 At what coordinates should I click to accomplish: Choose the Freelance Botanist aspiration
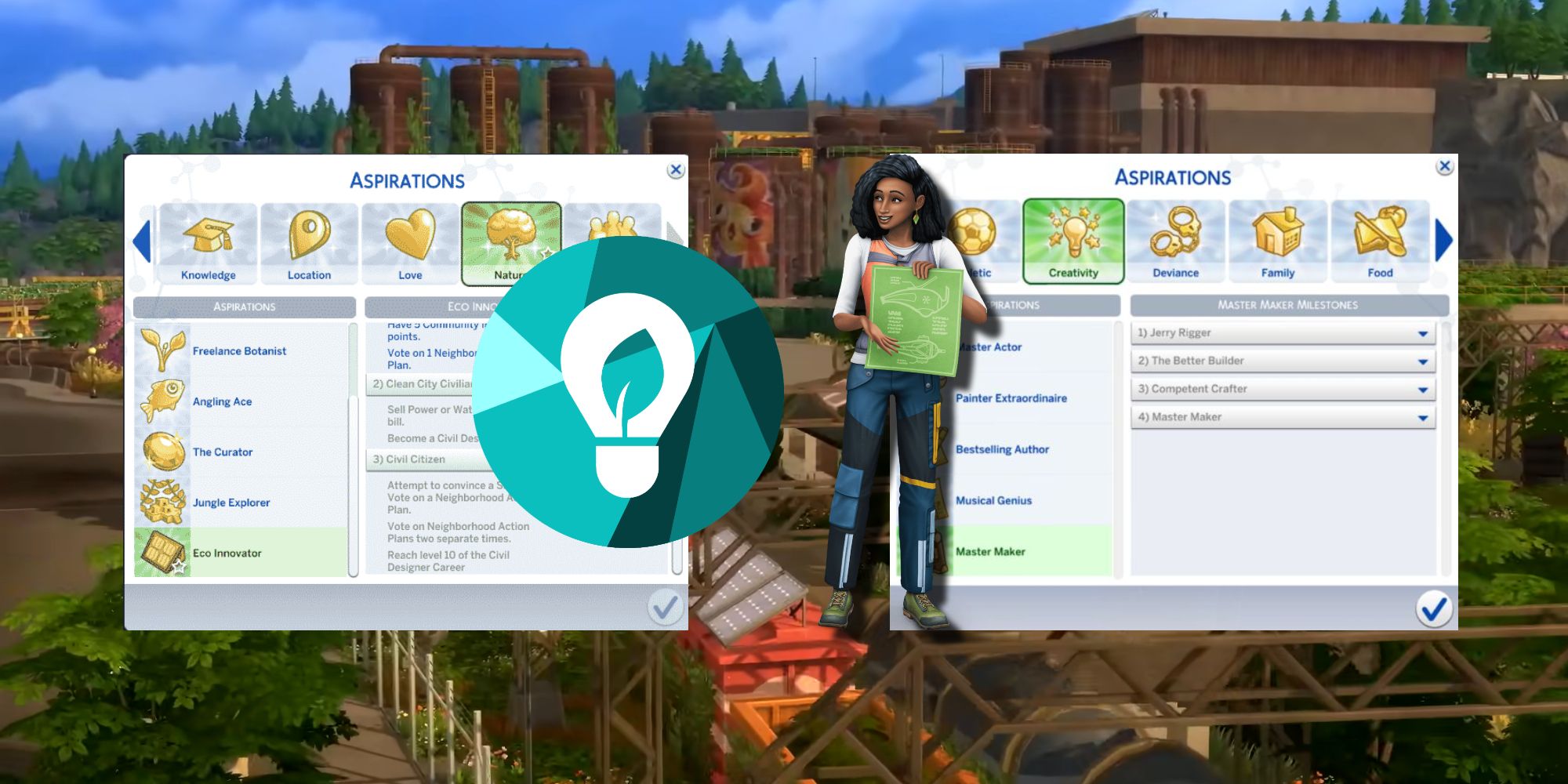tap(241, 351)
